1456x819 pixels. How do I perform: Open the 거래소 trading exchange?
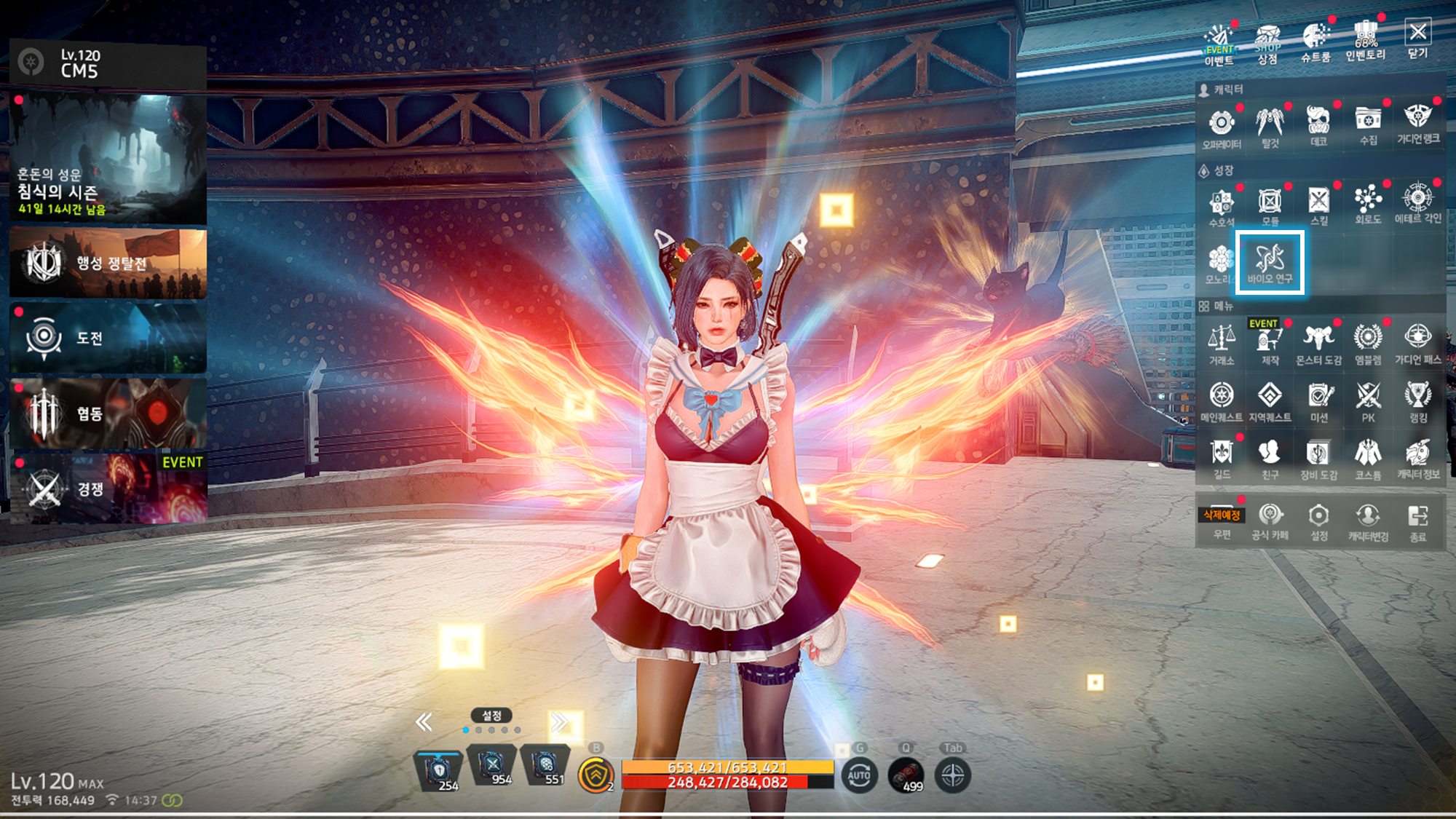pyautogui.click(x=1222, y=344)
